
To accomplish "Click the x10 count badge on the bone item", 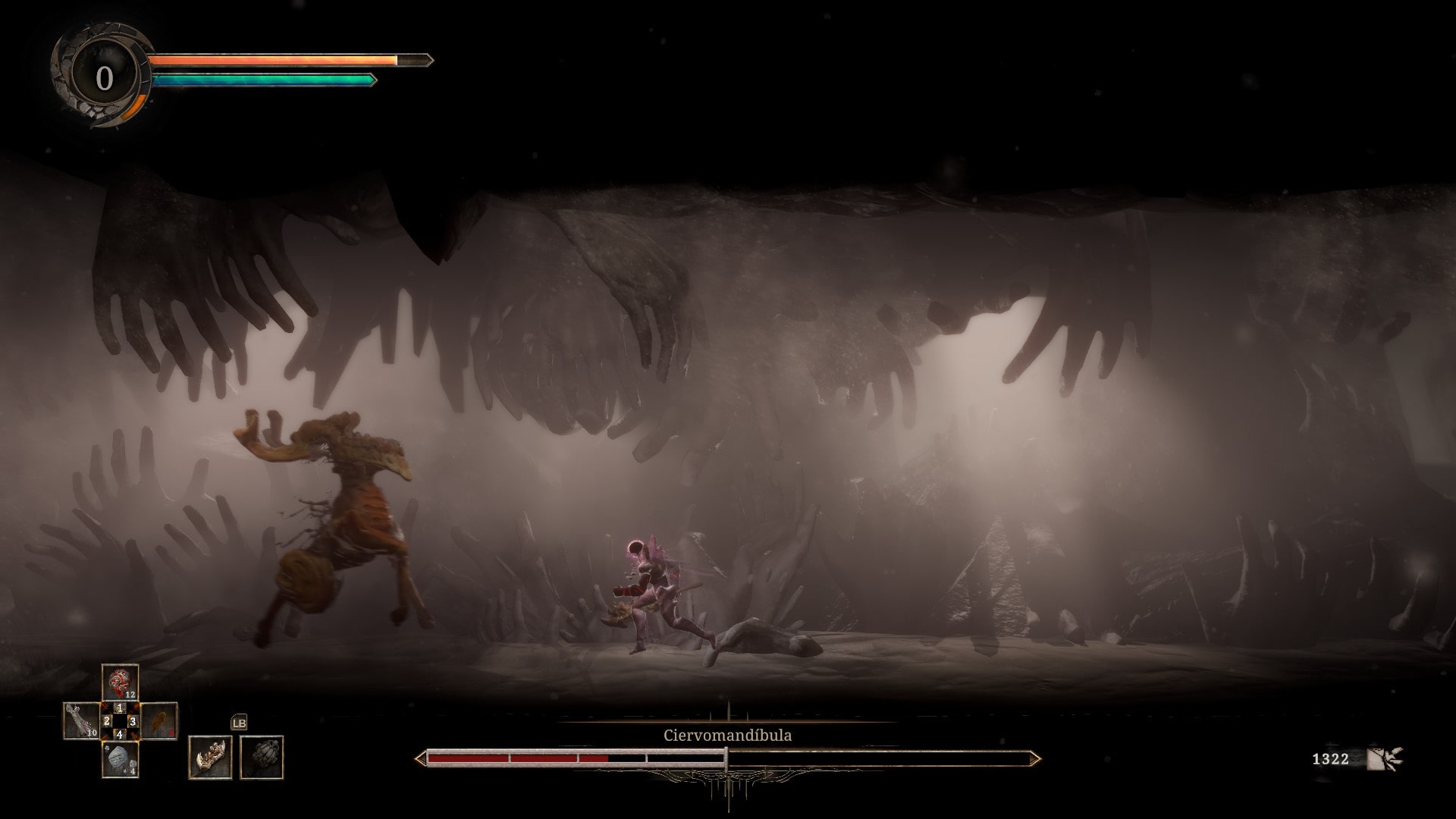I will click(x=92, y=733).
